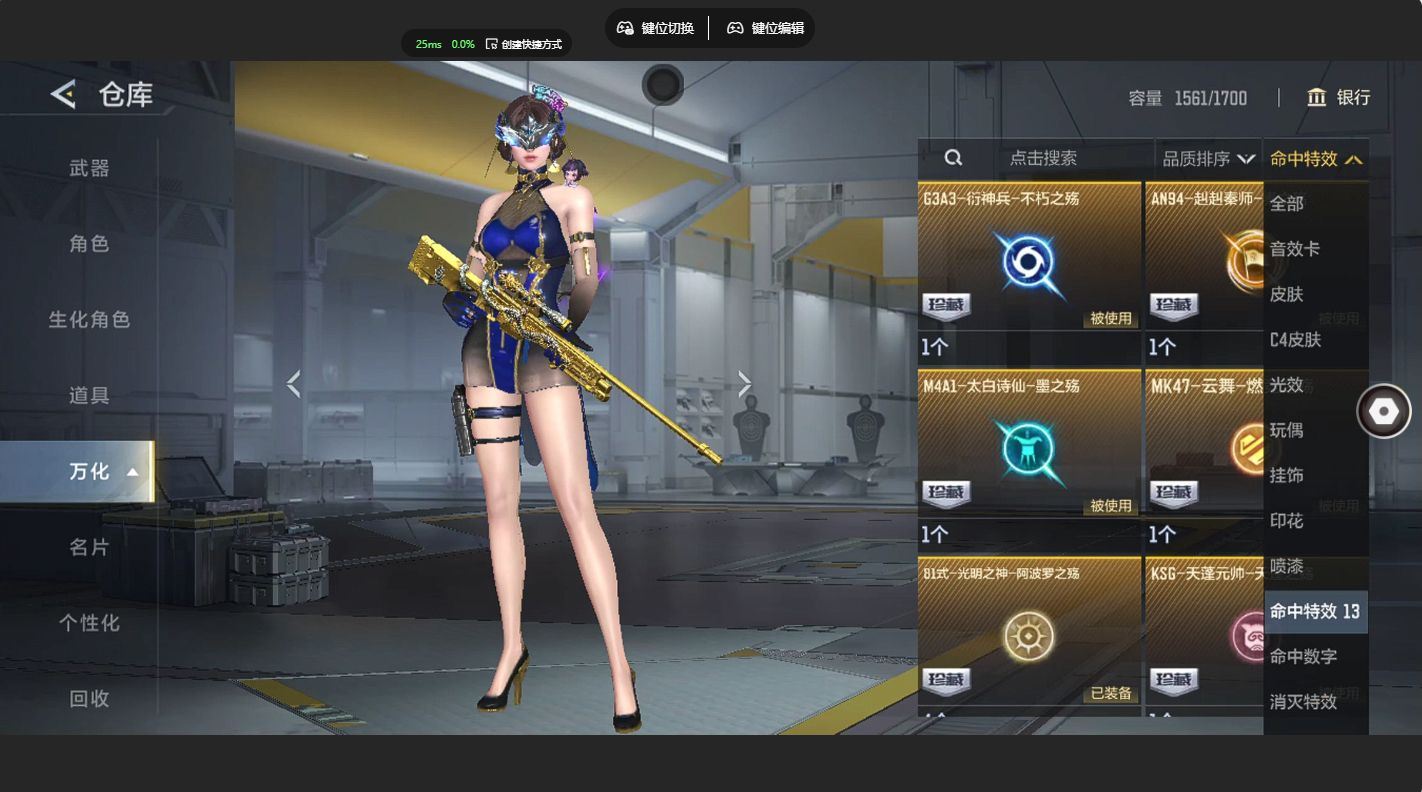Viewport: 1422px width, 792px height.
Task: Open the 银行 bank
Action: (x=1338, y=97)
